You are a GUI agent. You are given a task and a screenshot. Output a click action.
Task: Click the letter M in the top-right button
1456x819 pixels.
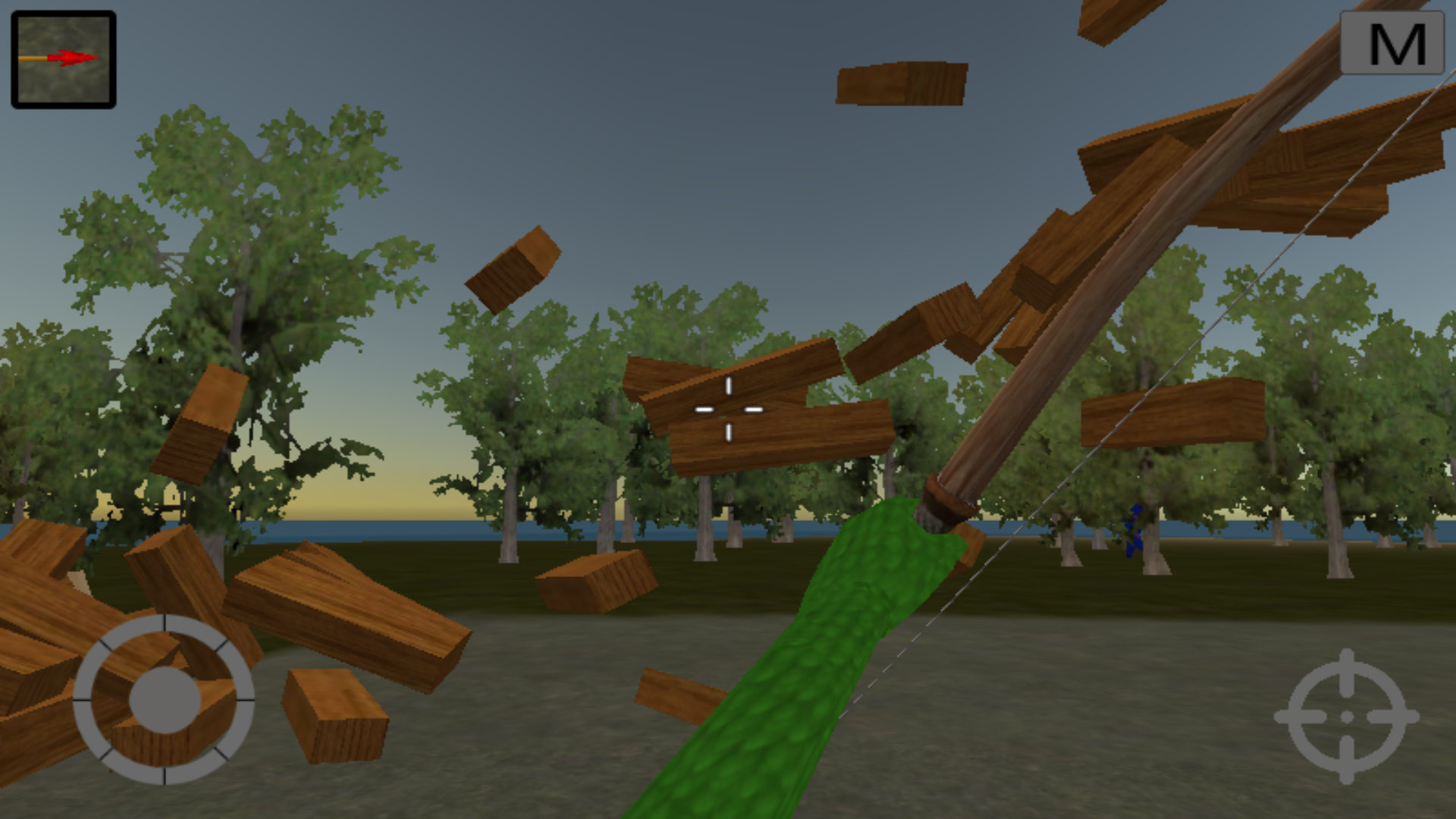(1398, 44)
